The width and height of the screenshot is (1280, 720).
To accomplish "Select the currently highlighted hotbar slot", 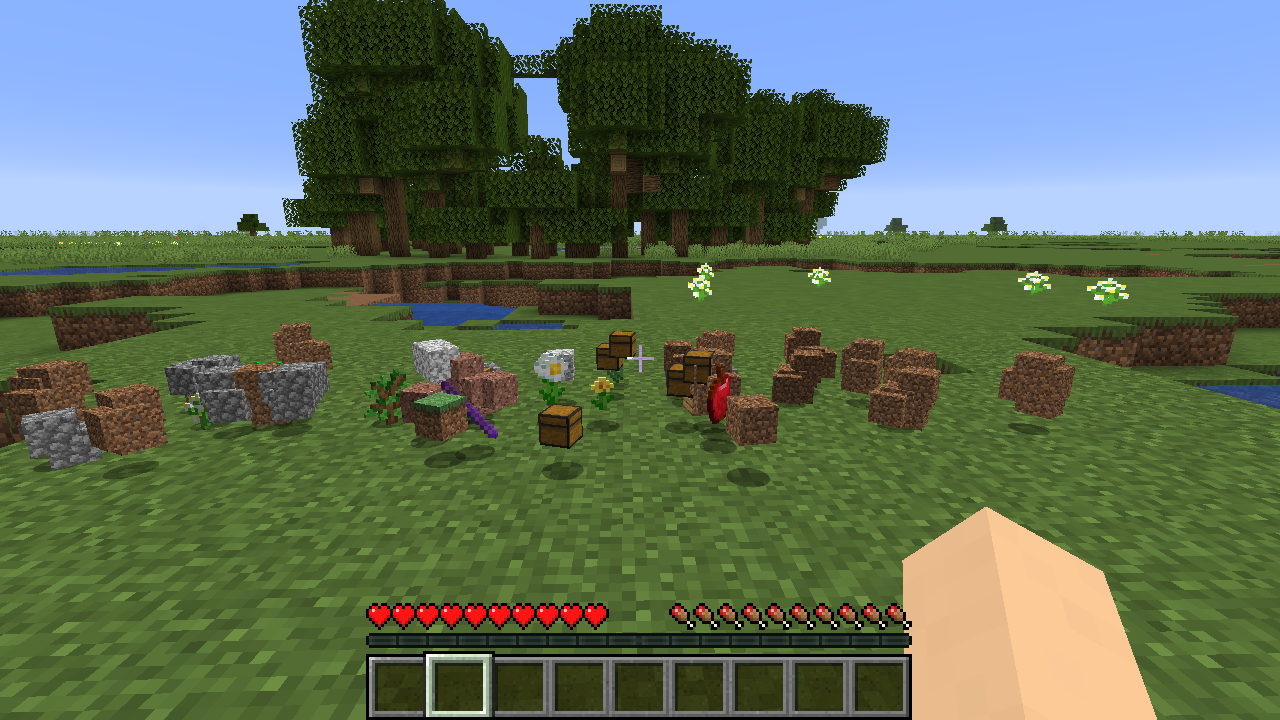I will tap(459, 686).
